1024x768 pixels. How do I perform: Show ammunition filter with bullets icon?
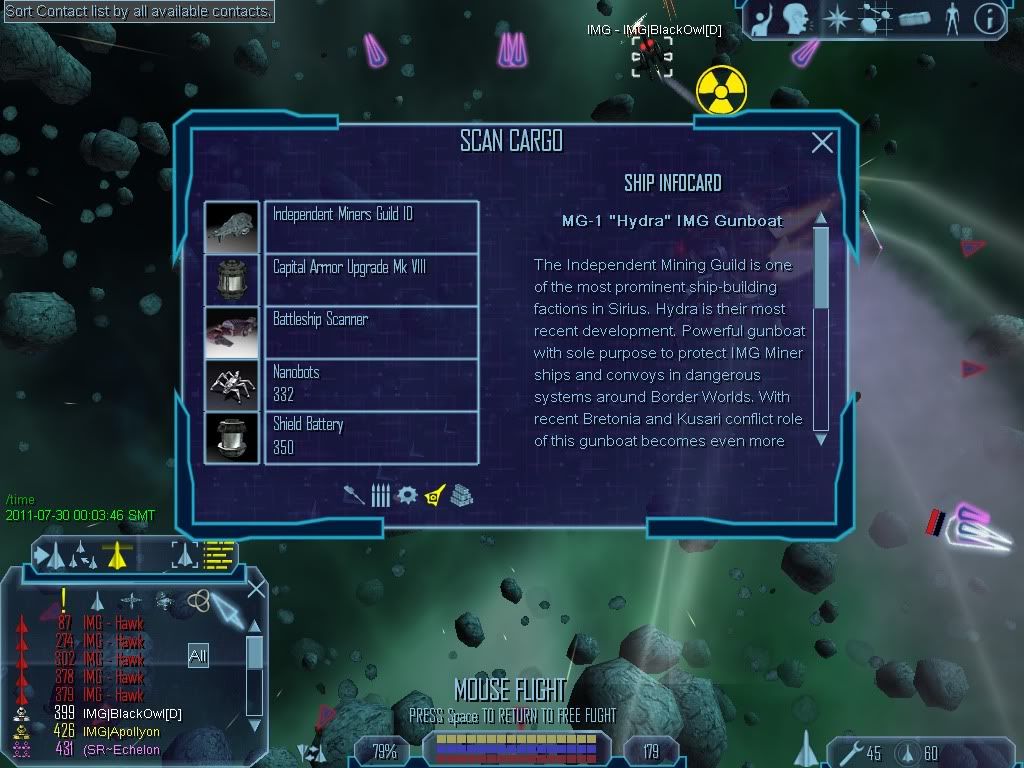380,495
